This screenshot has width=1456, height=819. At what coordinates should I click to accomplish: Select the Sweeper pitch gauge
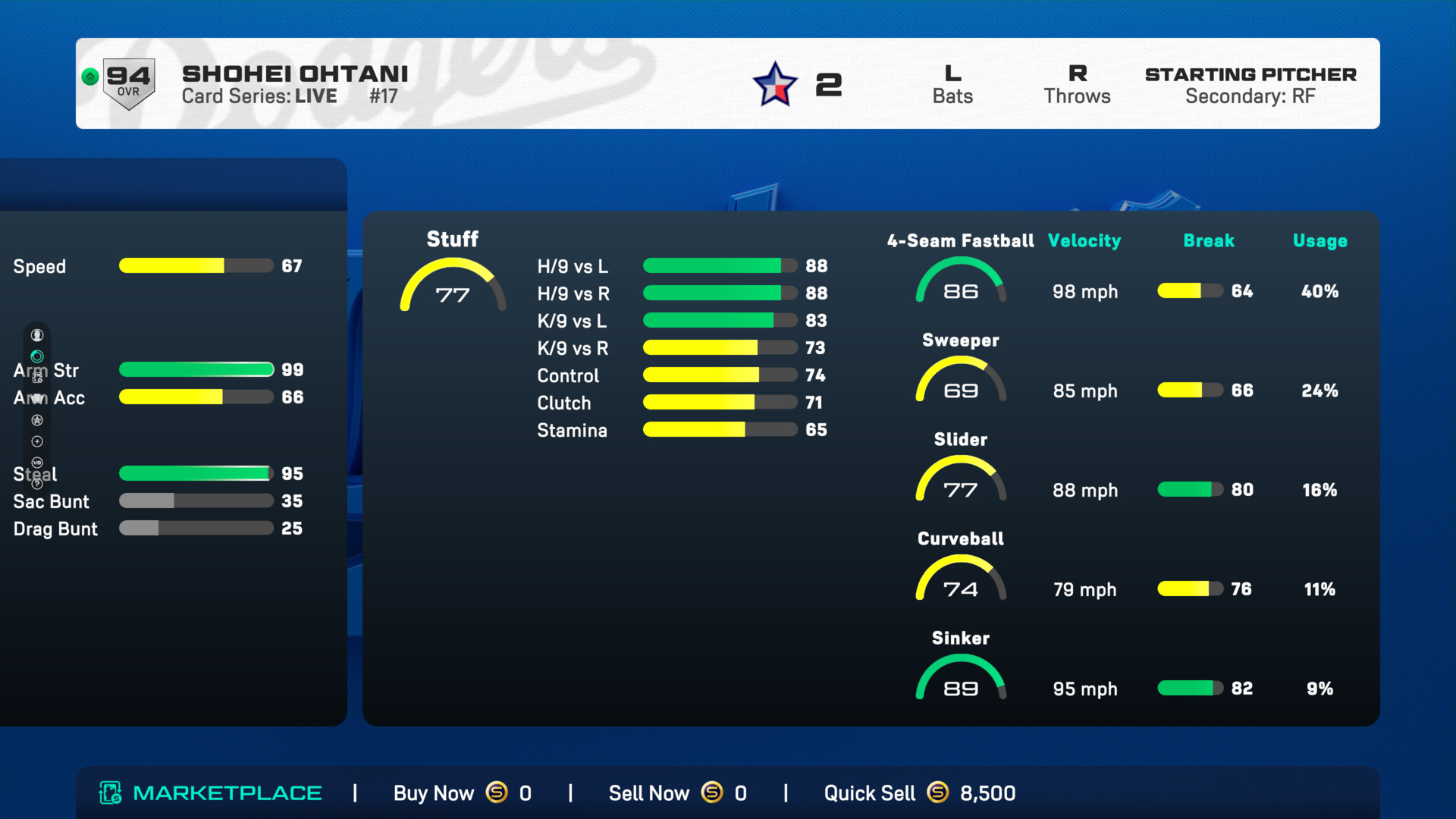coord(960,381)
